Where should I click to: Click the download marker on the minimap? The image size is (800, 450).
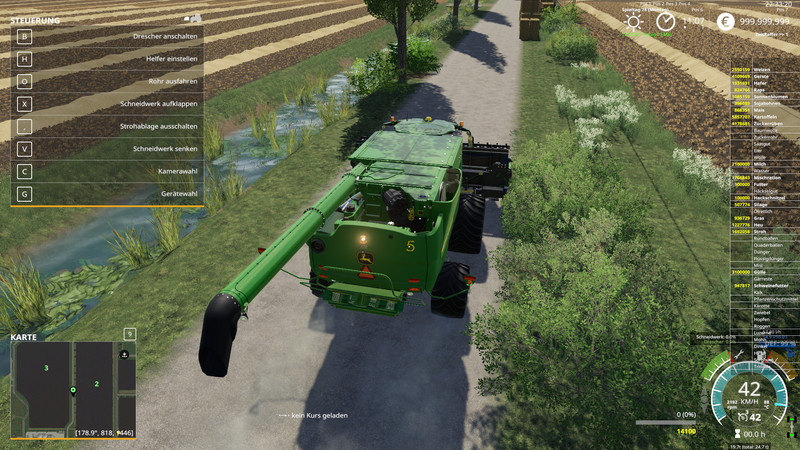[x=124, y=354]
